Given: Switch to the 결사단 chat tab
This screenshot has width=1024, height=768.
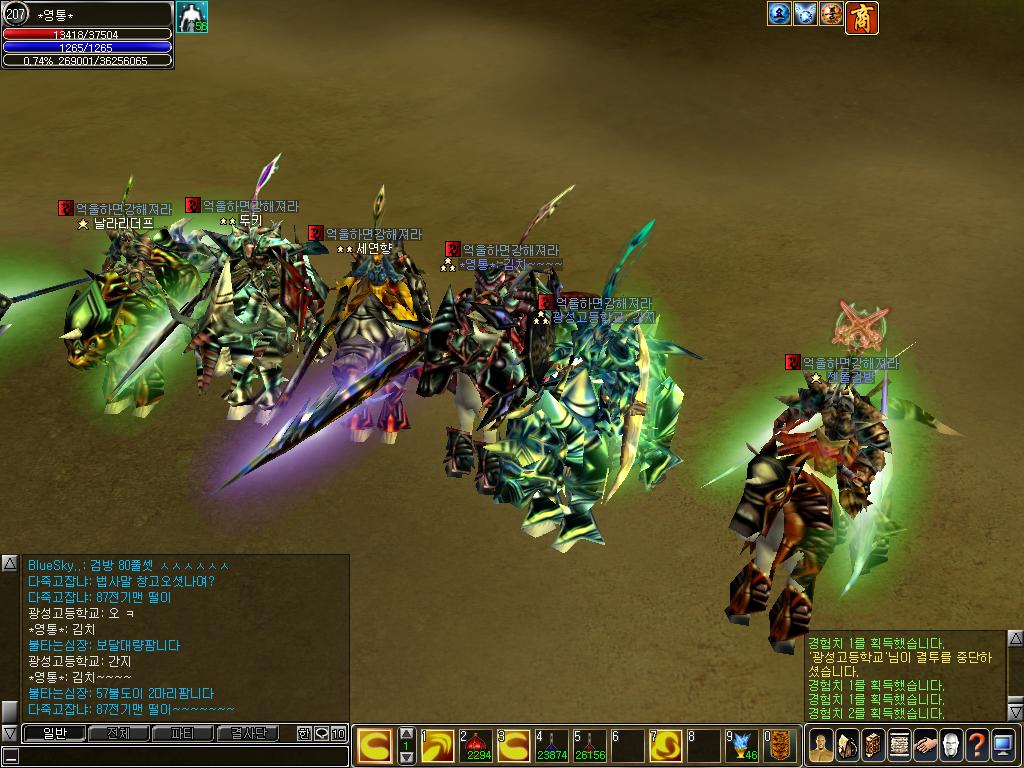Looking at the screenshot, I should pos(248,734).
